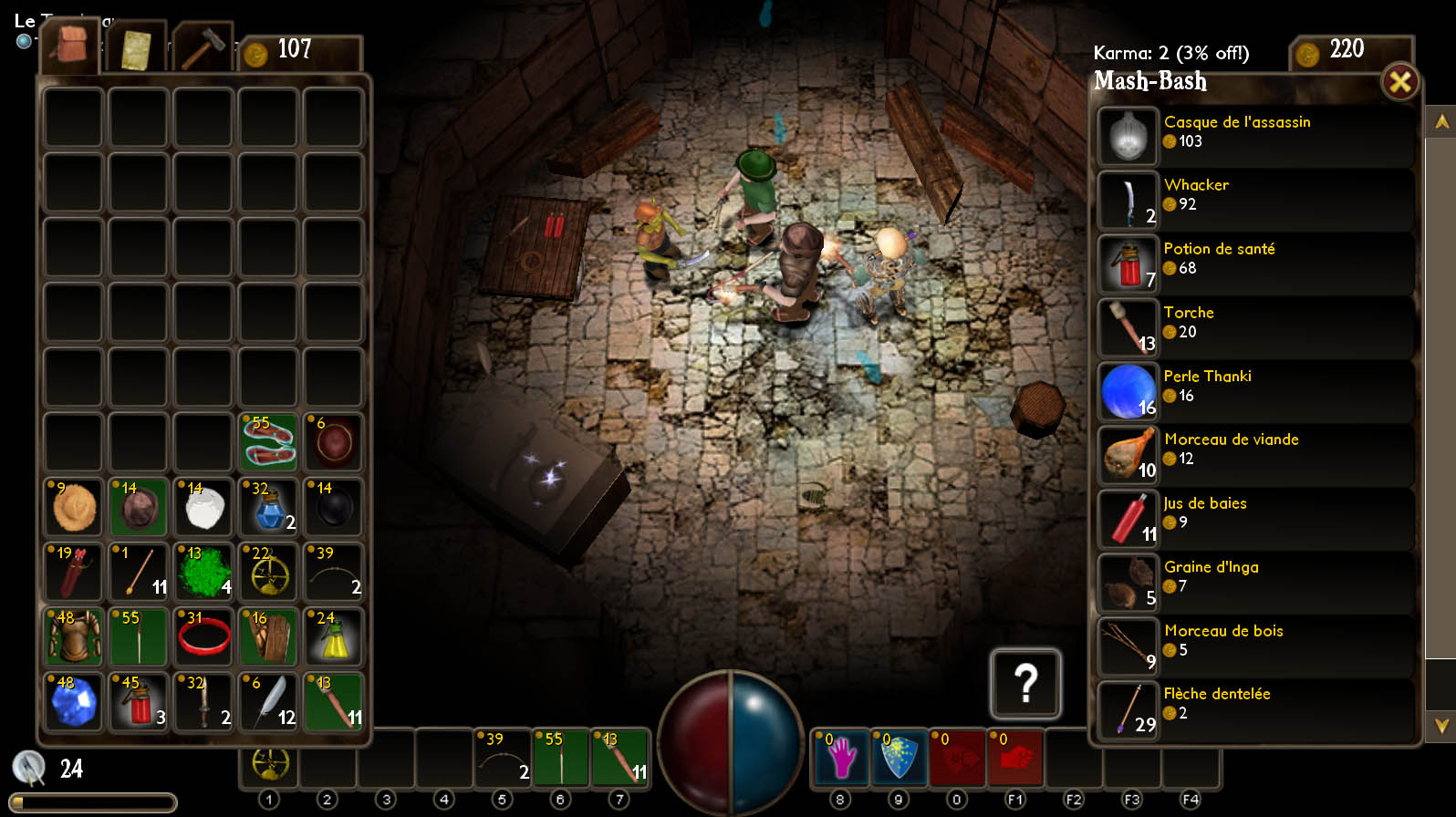Open the question mark help button
Screen dimensions: 1456x817
pyautogui.click(x=1025, y=683)
